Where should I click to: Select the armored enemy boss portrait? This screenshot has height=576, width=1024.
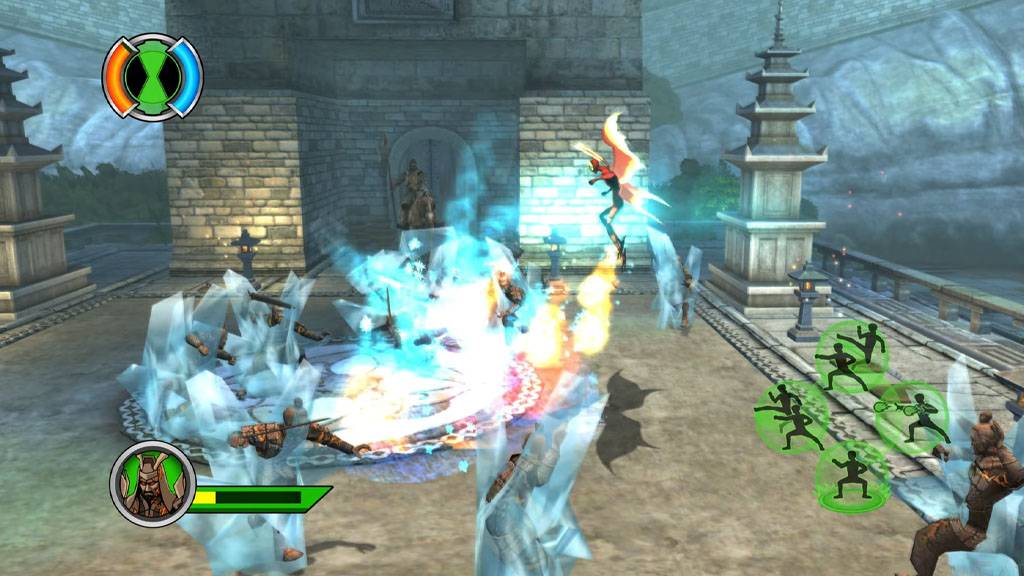tap(151, 483)
